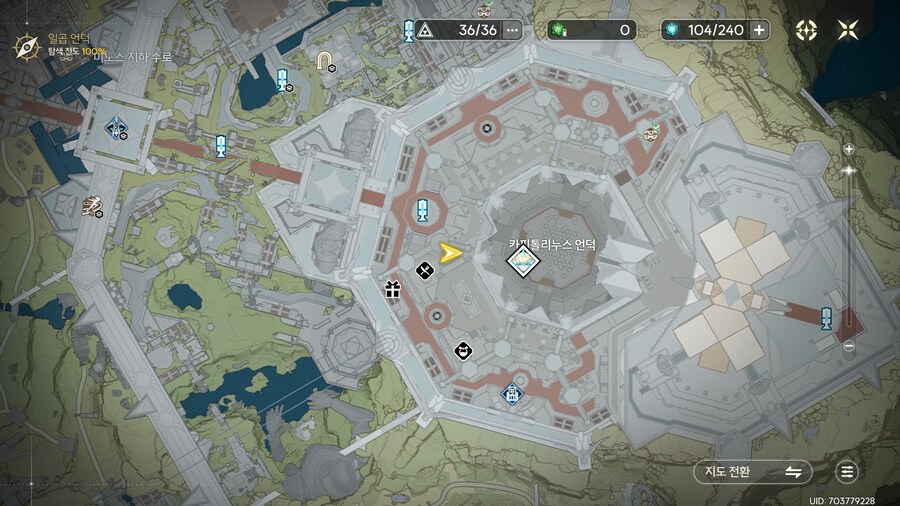Open the 일곱 언덕 area compass panel
Image resolution: width=900 pixels, height=506 pixels.
pyautogui.click(x=27, y=45)
